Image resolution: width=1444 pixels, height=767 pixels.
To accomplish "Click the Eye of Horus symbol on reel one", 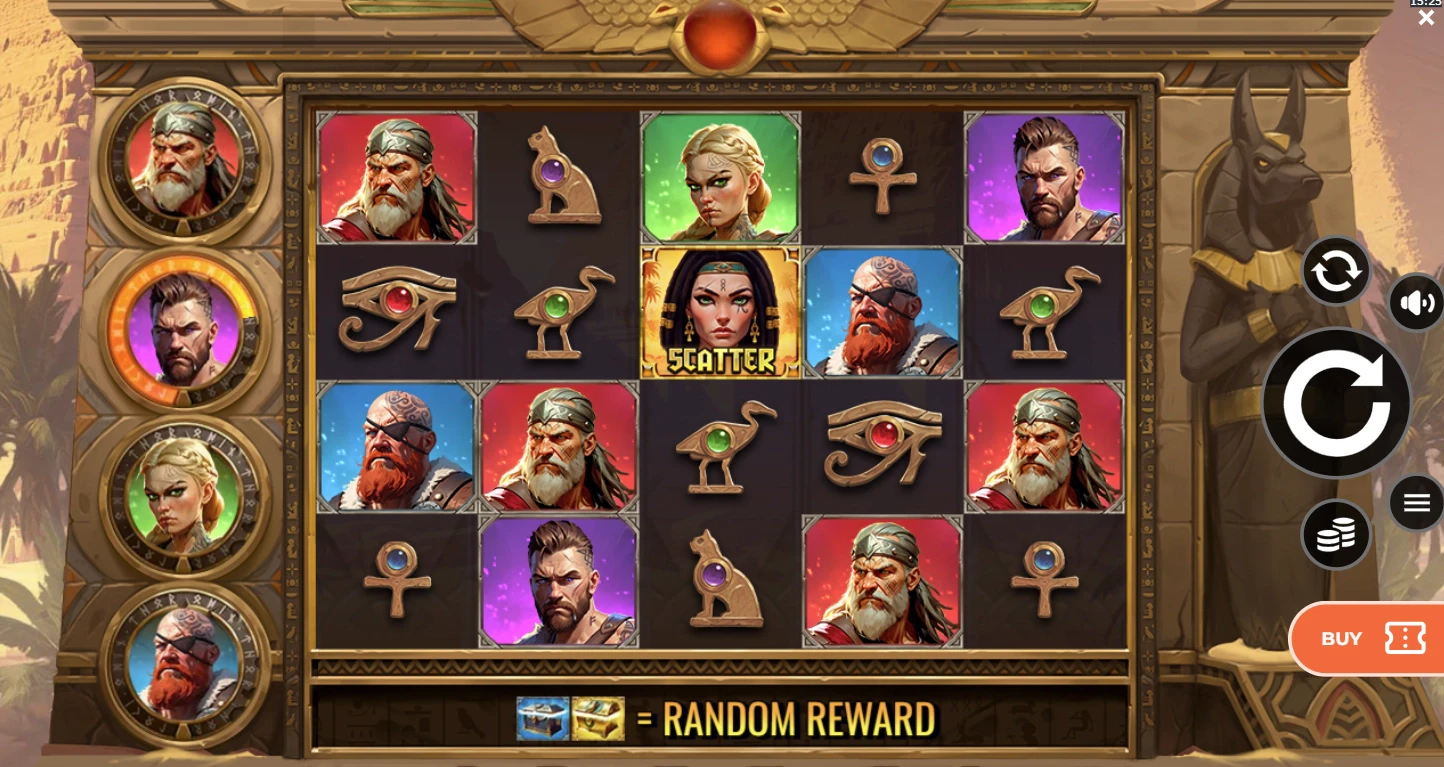I will pos(396,312).
